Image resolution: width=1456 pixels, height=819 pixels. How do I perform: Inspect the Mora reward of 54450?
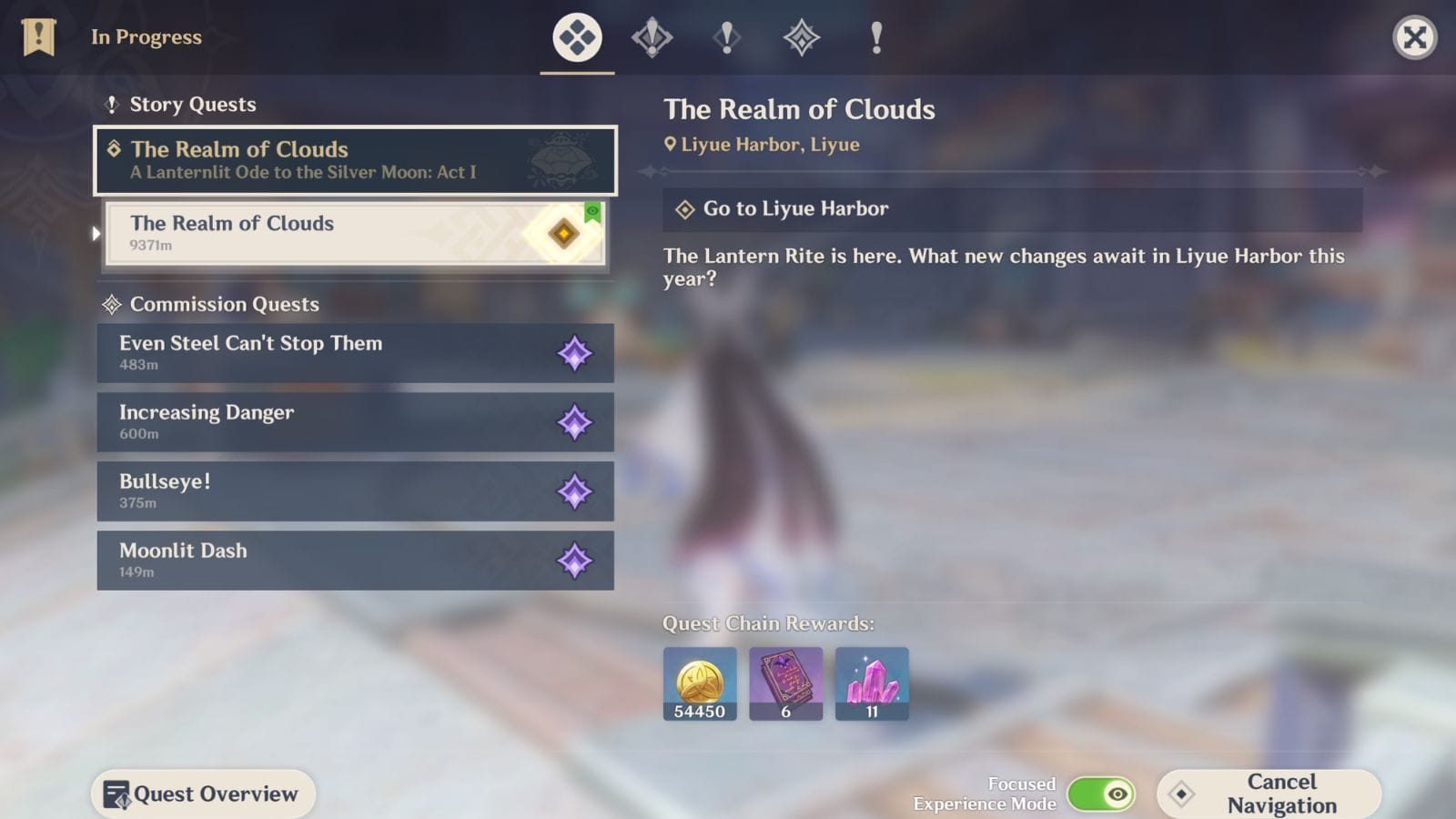(700, 683)
